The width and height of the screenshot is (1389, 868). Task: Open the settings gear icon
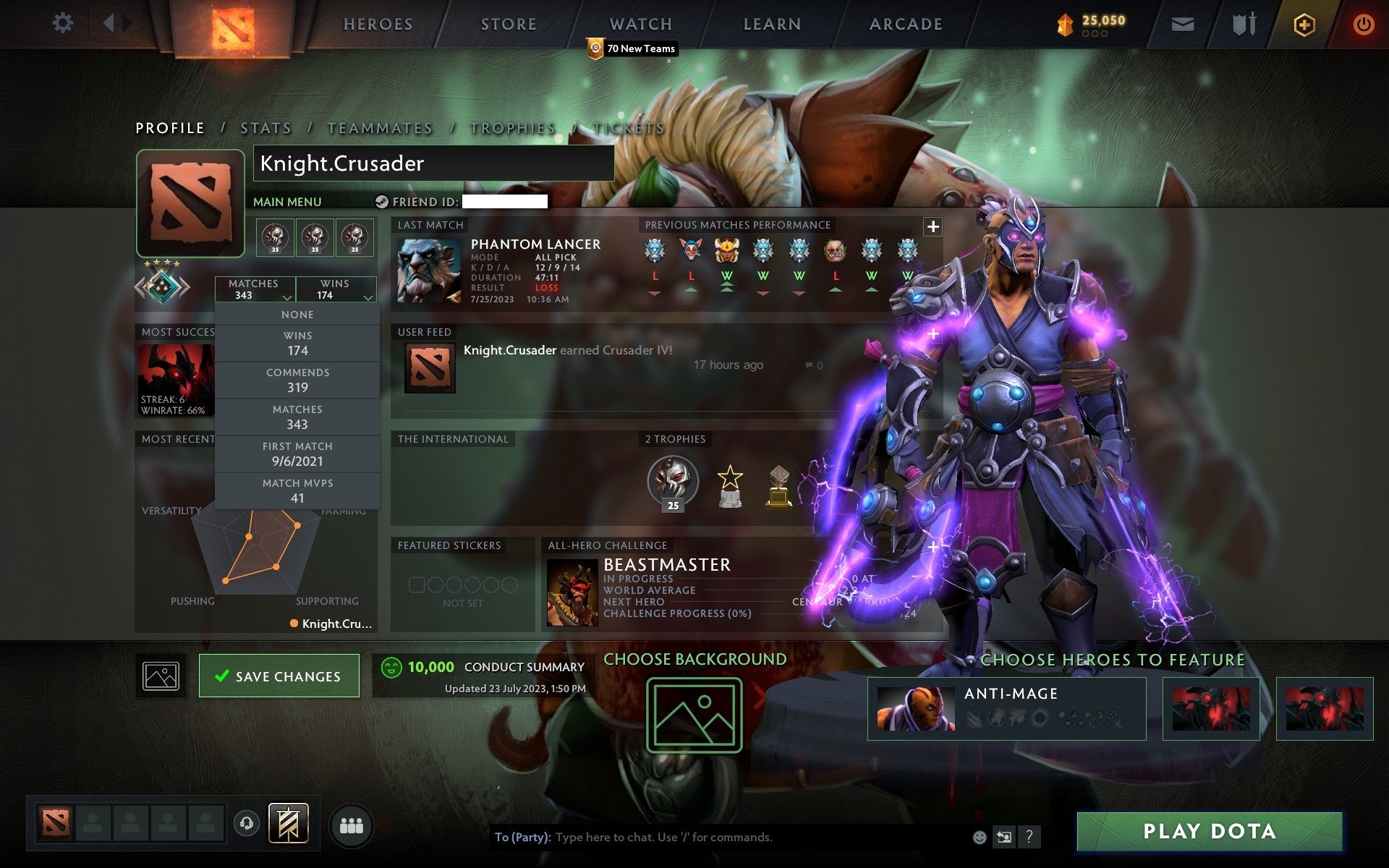(x=64, y=23)
